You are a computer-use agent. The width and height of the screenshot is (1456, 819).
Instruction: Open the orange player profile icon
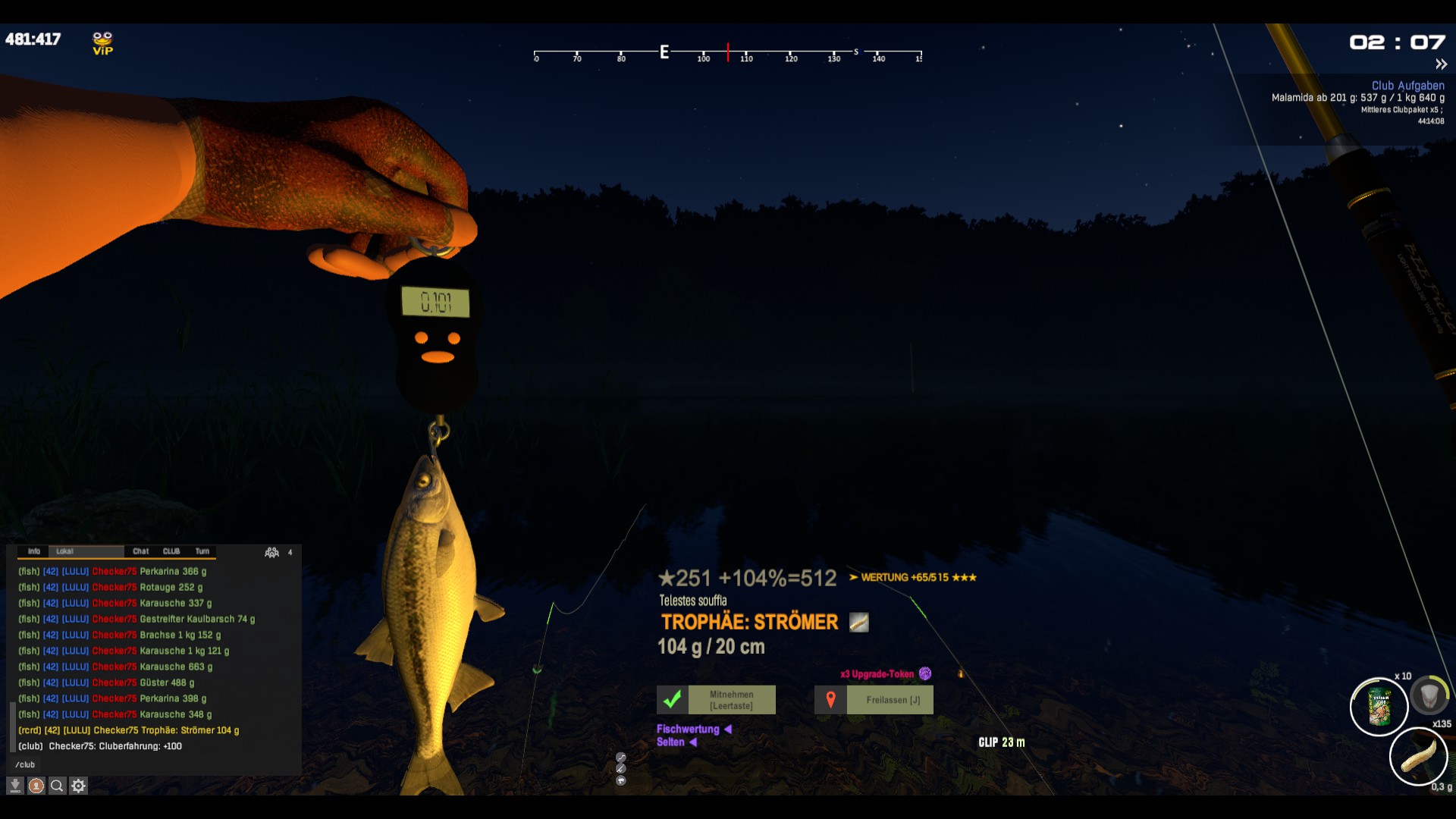click(36, 786)
